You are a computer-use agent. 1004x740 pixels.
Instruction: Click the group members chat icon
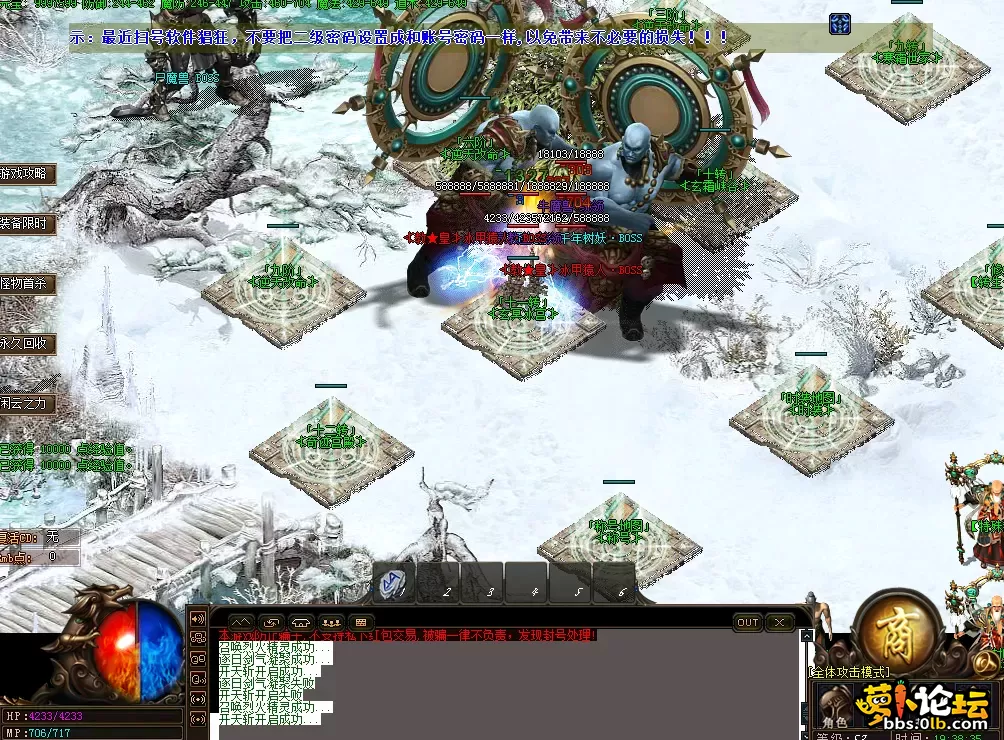tap(330, 622)
